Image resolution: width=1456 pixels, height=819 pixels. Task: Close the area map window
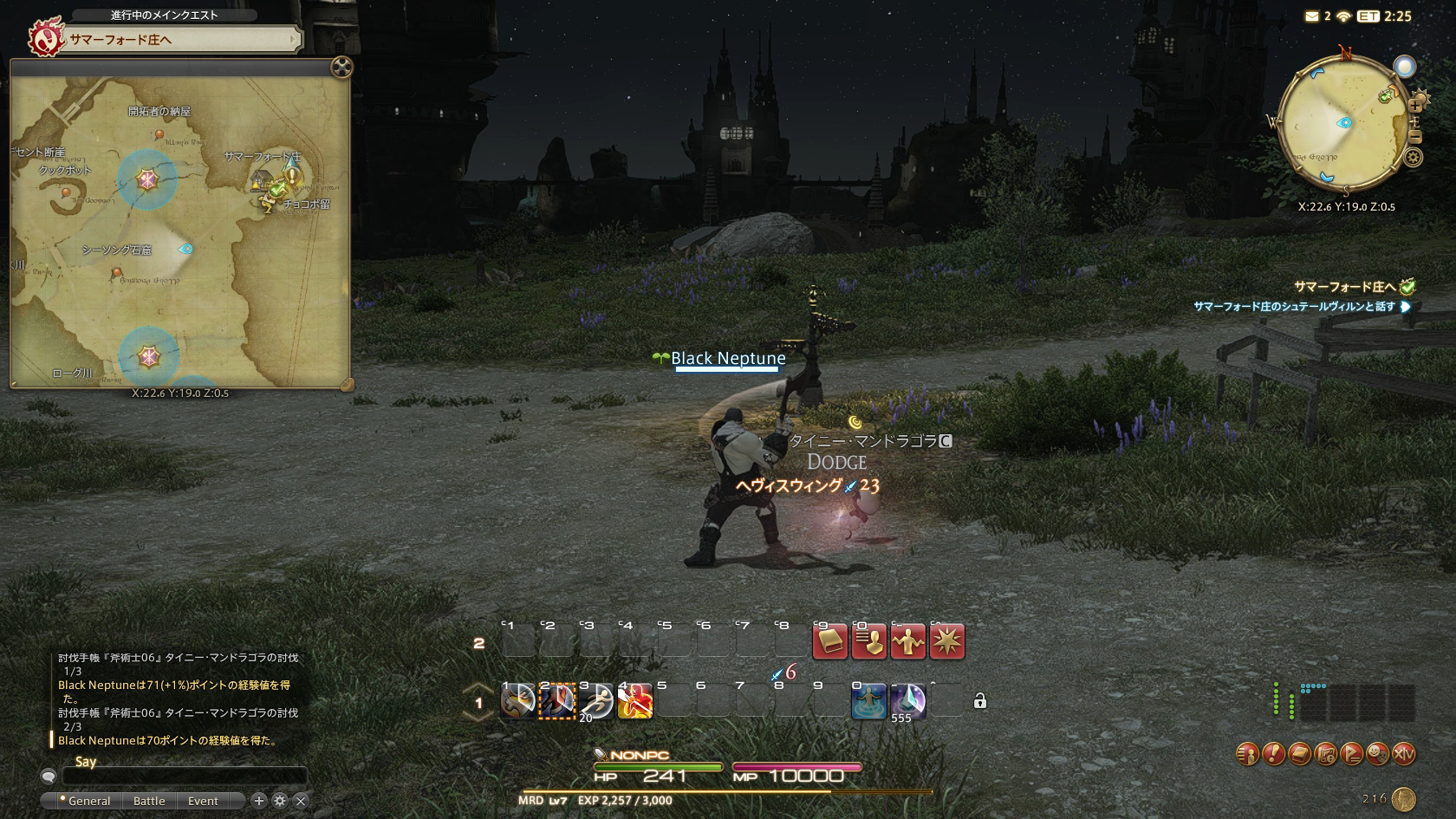click(342, 67)
